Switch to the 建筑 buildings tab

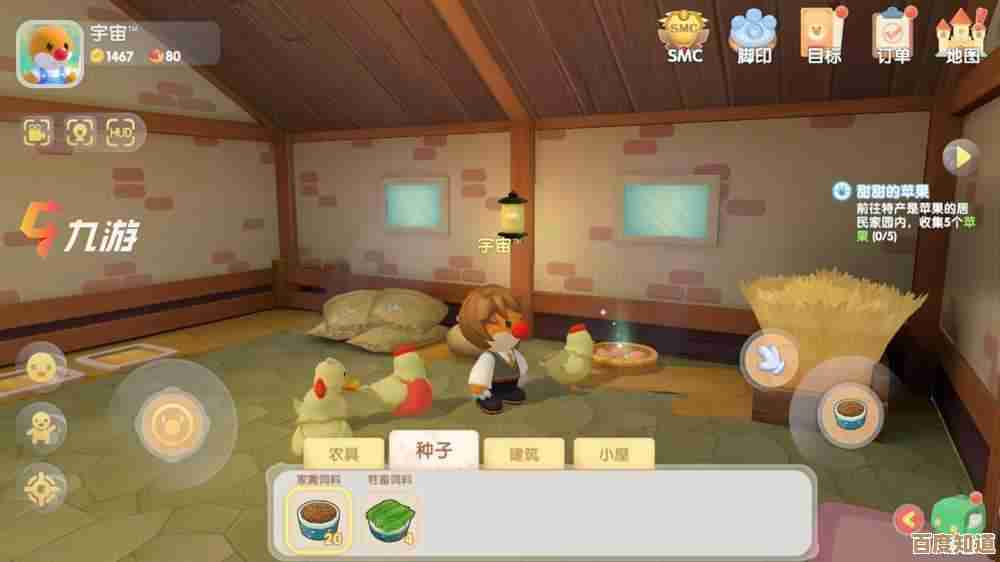point(524,453)
